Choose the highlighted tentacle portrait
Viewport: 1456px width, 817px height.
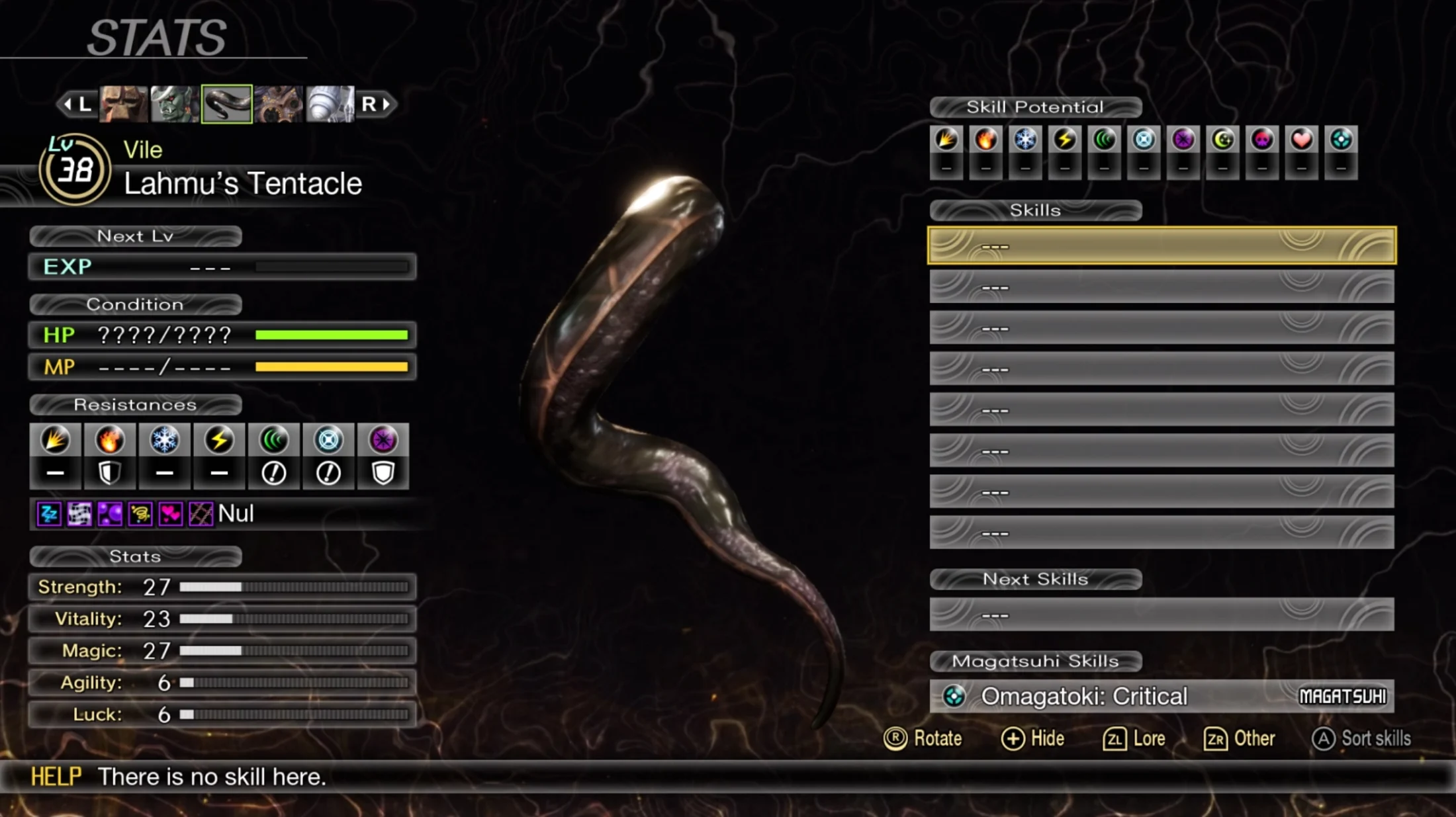[226, 104]
